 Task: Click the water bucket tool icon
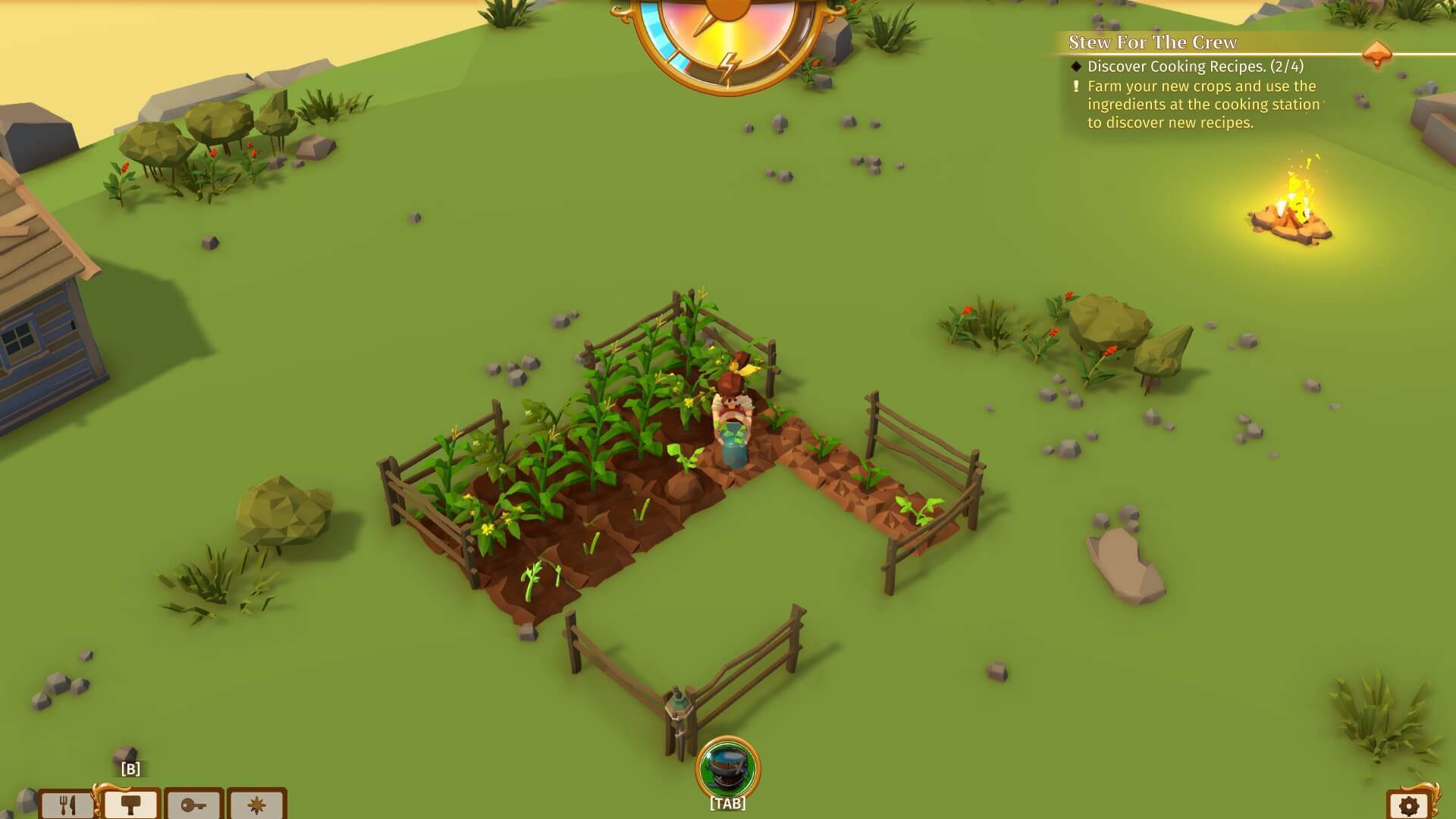click(727, 767)
